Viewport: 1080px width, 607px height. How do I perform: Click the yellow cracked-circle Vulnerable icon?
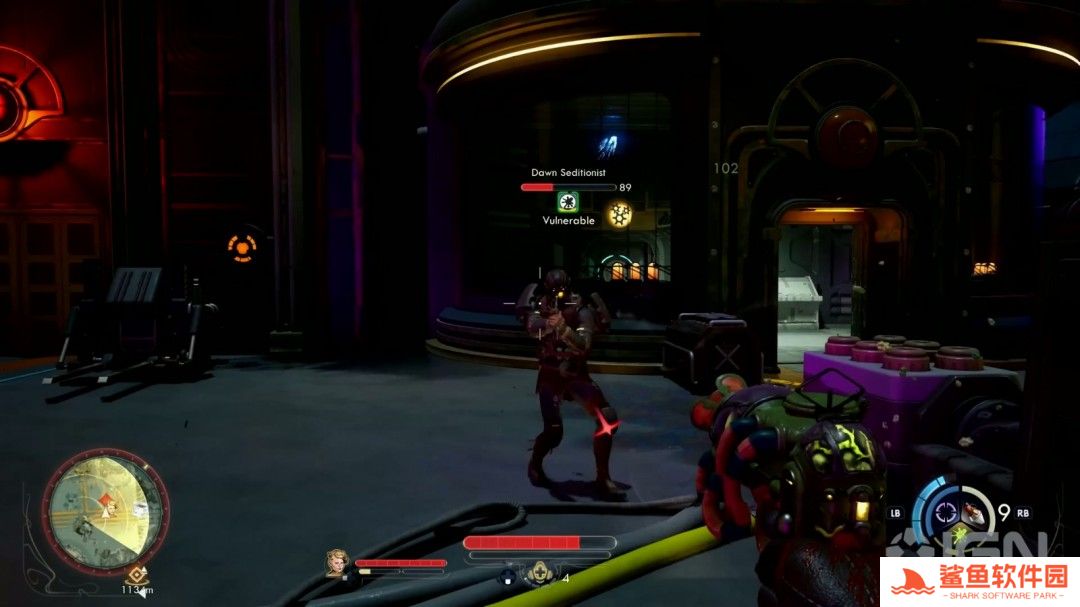click(619, 214)
